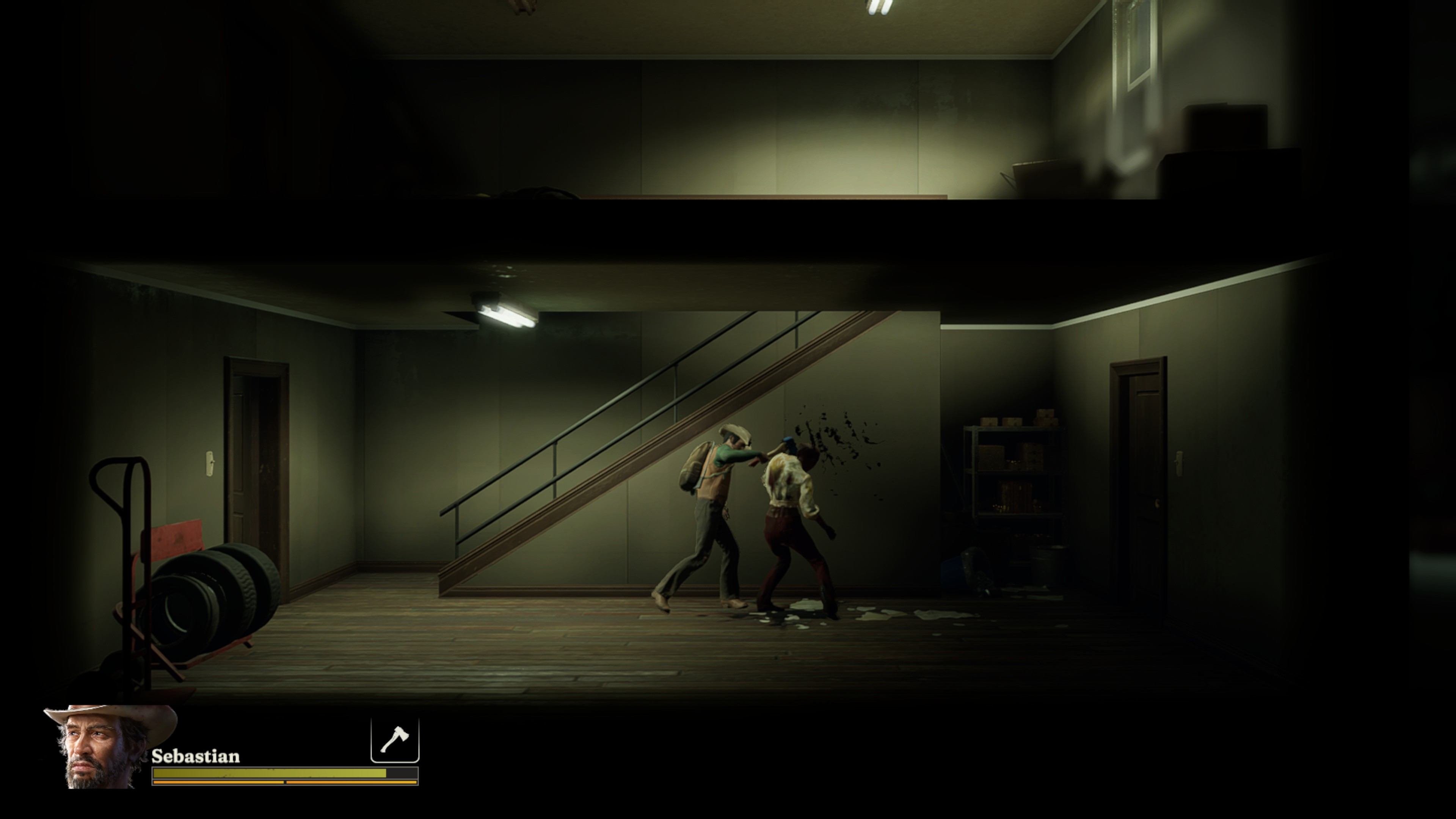Screen dimensions: 1456x819
Task: Click Sebastian's character portrait
Action: [104, 747]
